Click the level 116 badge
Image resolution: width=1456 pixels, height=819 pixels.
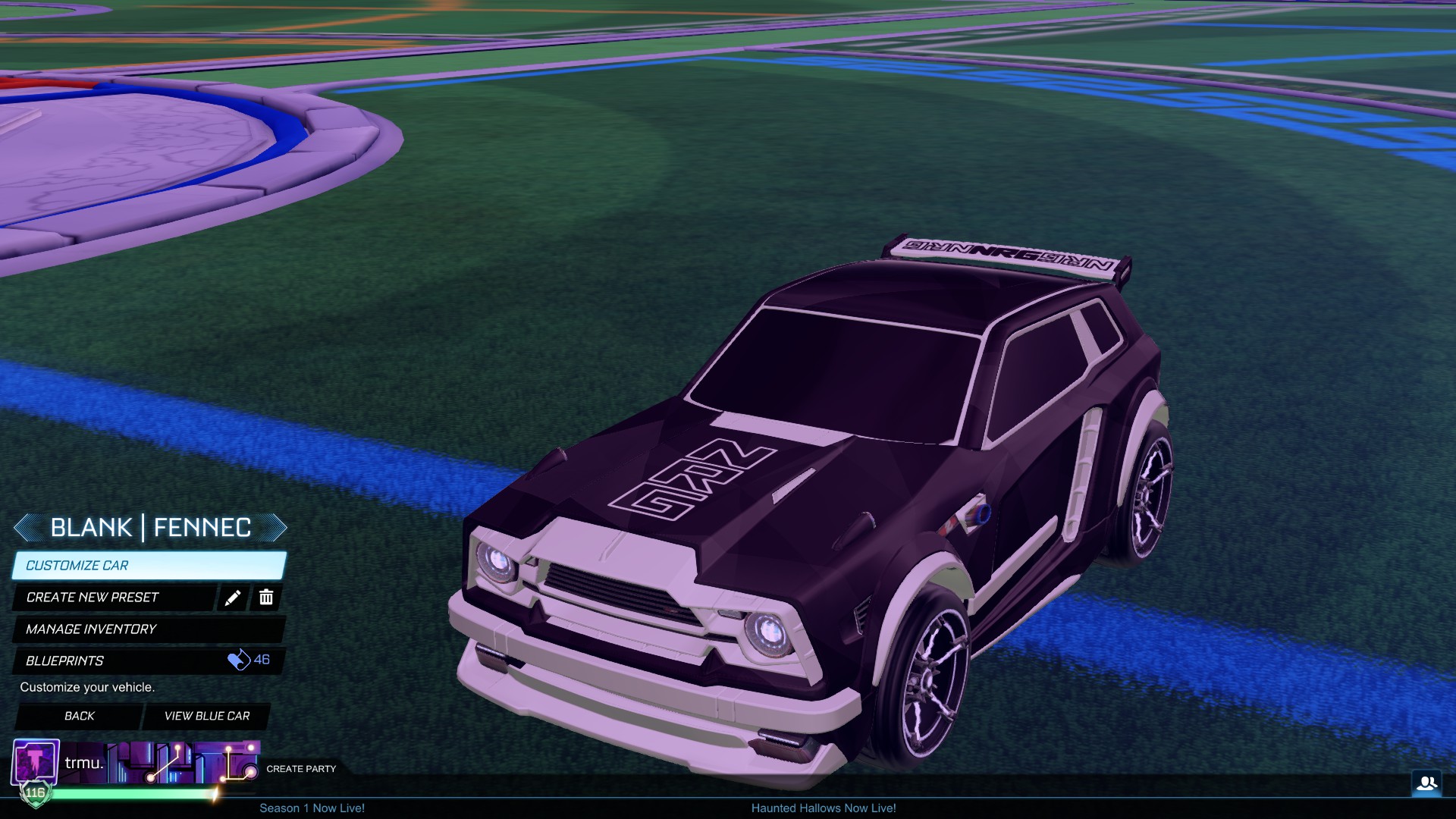[35, 793]
